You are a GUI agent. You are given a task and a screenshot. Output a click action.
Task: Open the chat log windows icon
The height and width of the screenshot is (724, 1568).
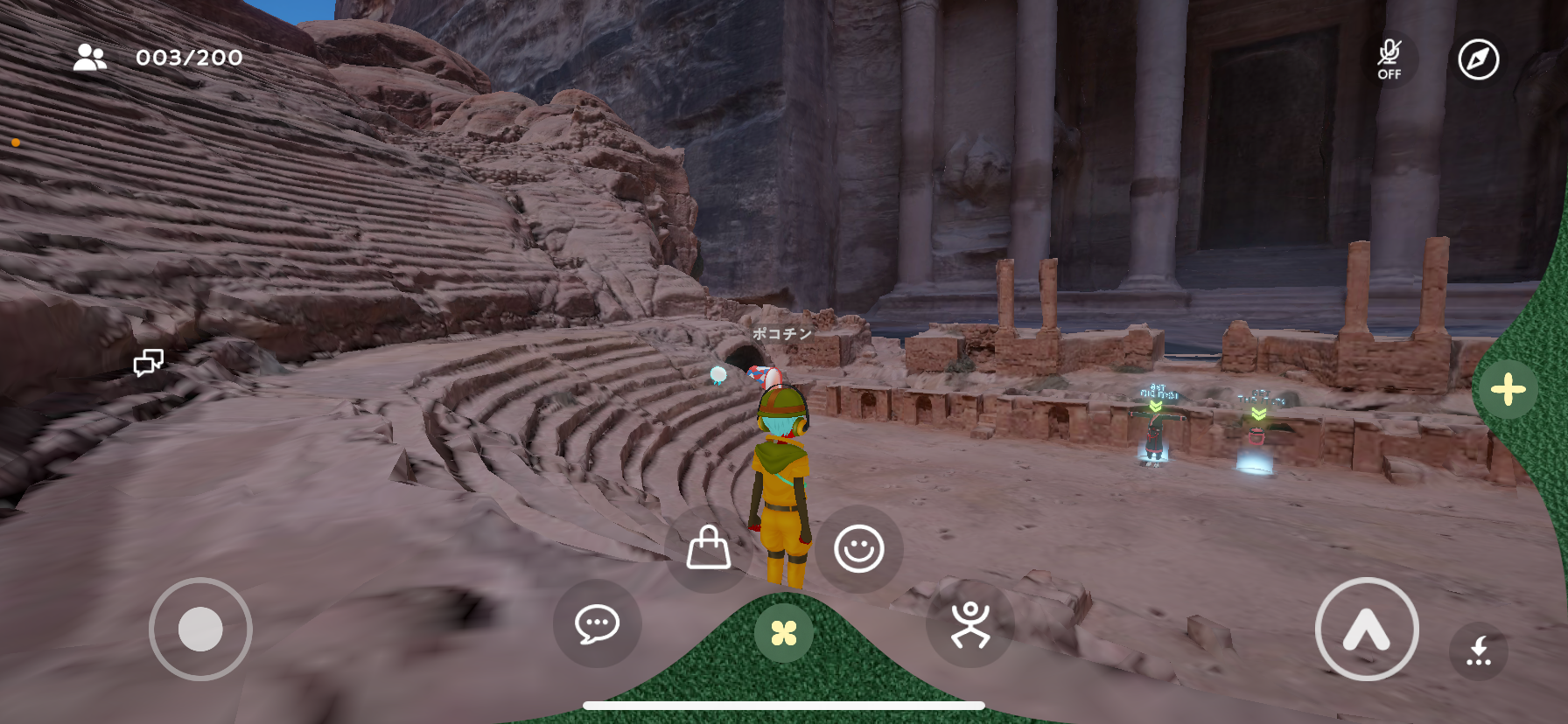tap(149, 362)
